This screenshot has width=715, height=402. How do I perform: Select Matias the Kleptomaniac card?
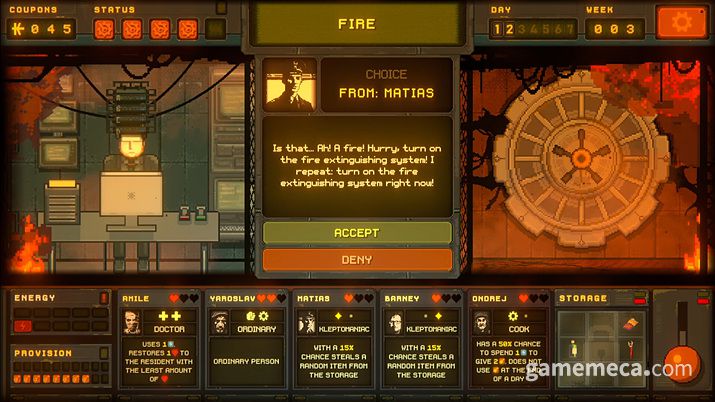pos(335,339)
